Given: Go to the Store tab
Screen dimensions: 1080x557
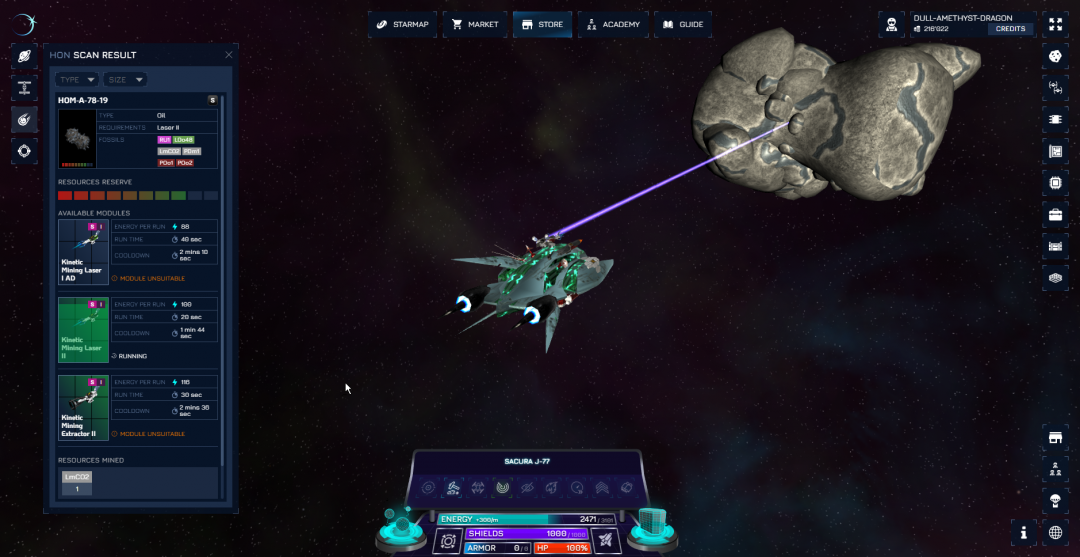Looking at the screenshot, I should point(542,24).
